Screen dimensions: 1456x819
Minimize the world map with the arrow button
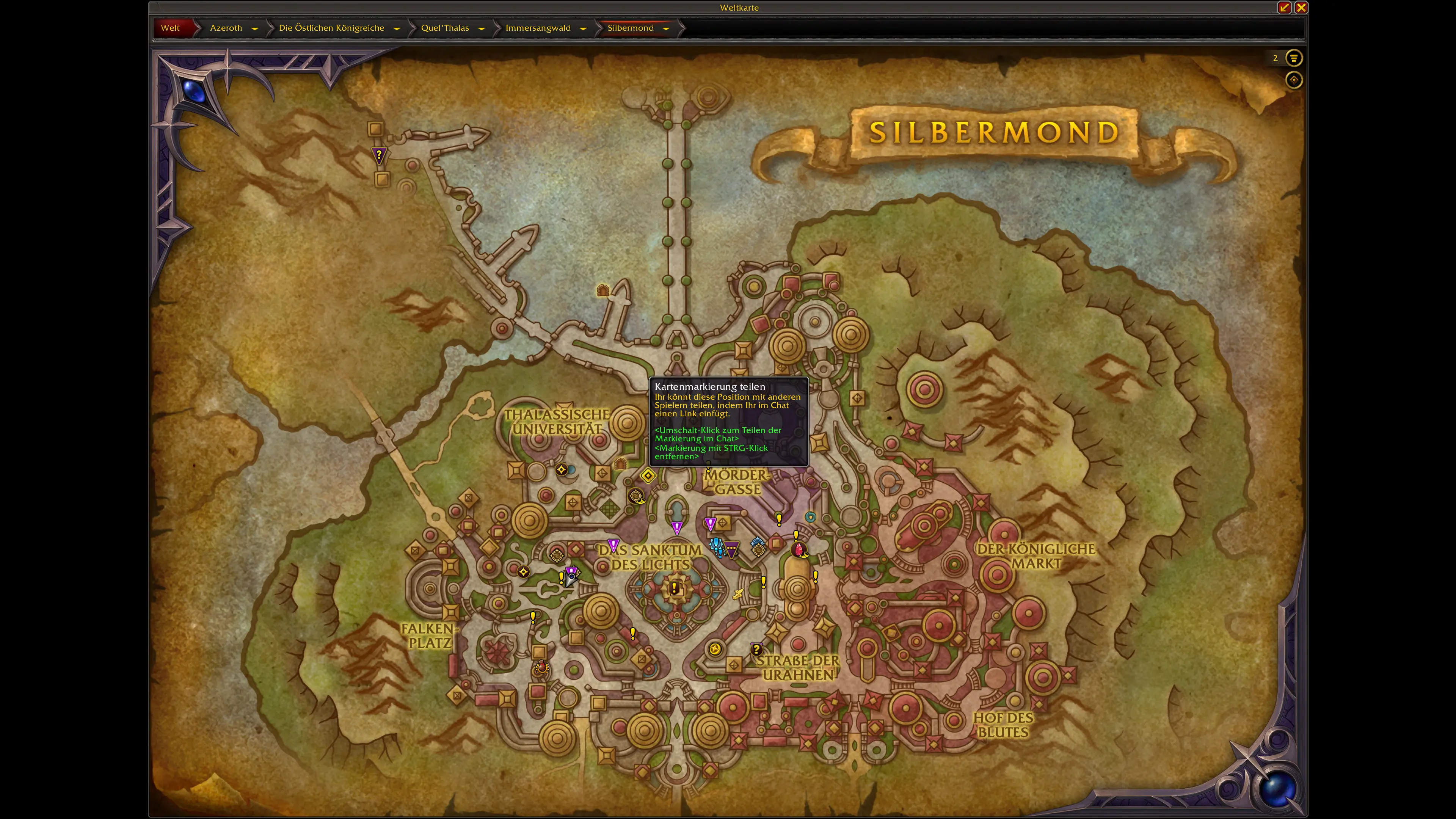[x=1283, y=7]
